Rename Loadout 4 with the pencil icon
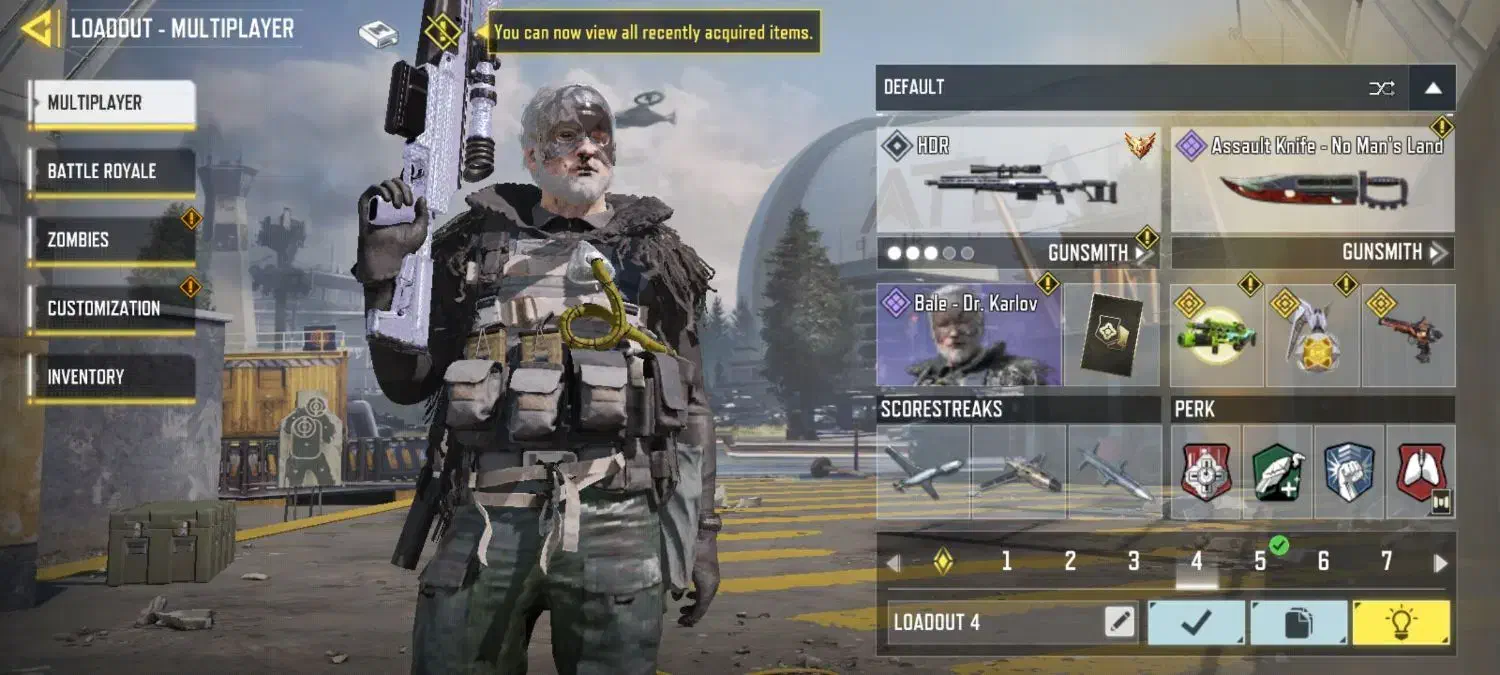 (x=1120, y=623)
